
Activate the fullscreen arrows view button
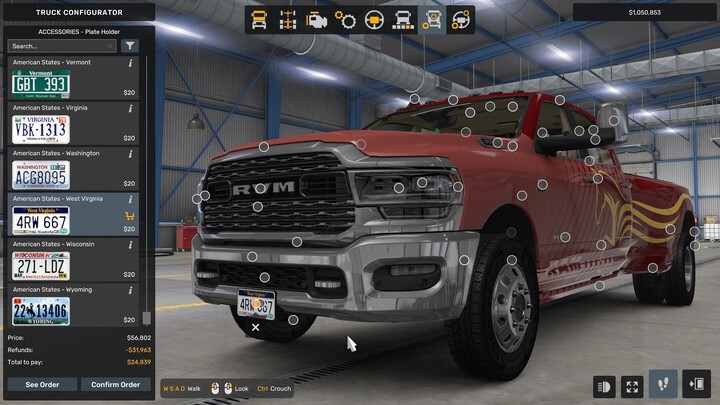tap(633, 385)
